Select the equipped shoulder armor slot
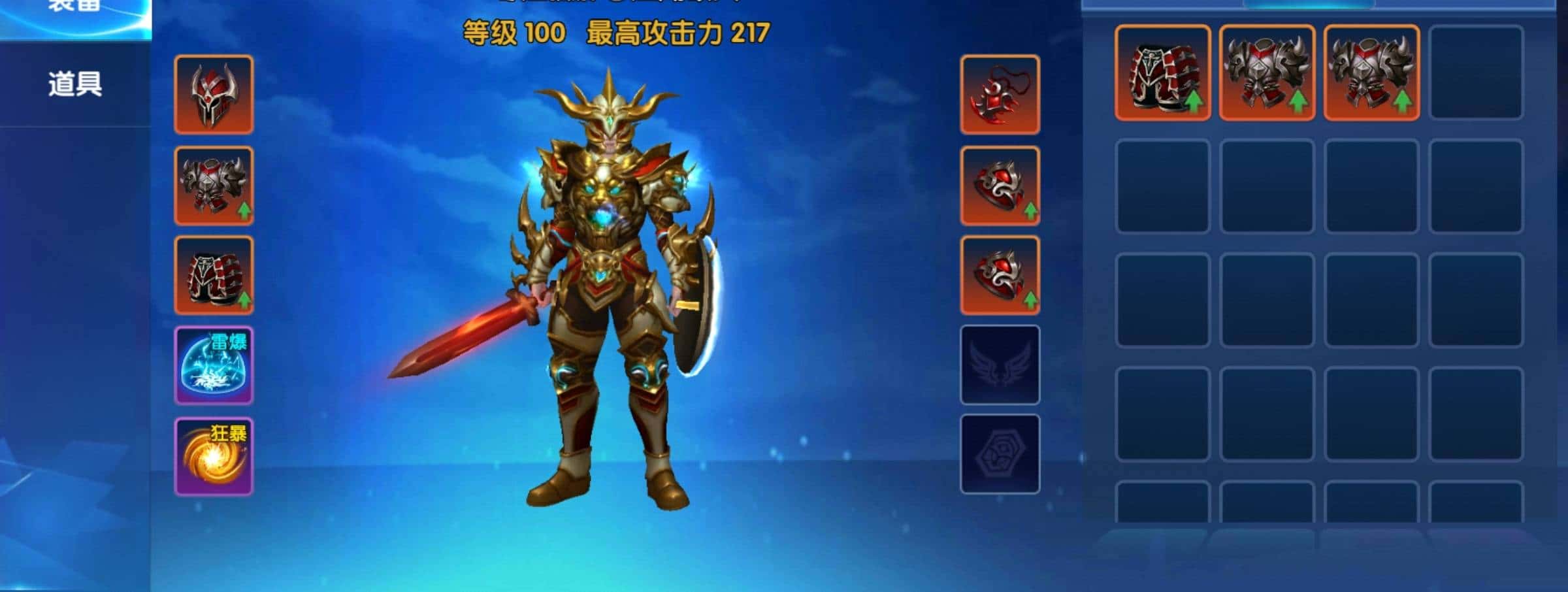 (x=214, y=187)
